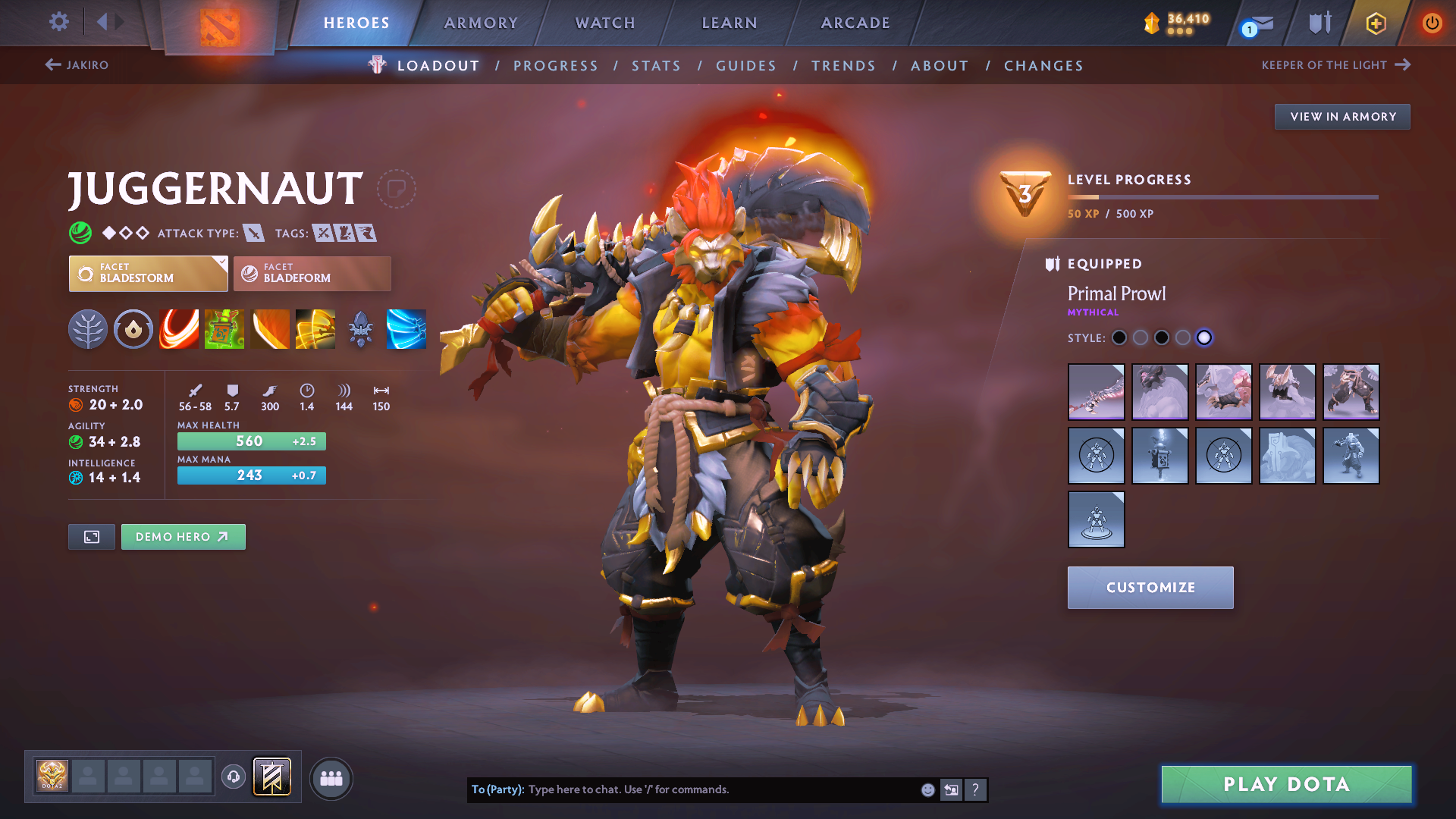The height and width of the screenshot is (819, 1456).
Task: Activate the party finder people icon
Action: pyautogui.click(x=331, y=778)
